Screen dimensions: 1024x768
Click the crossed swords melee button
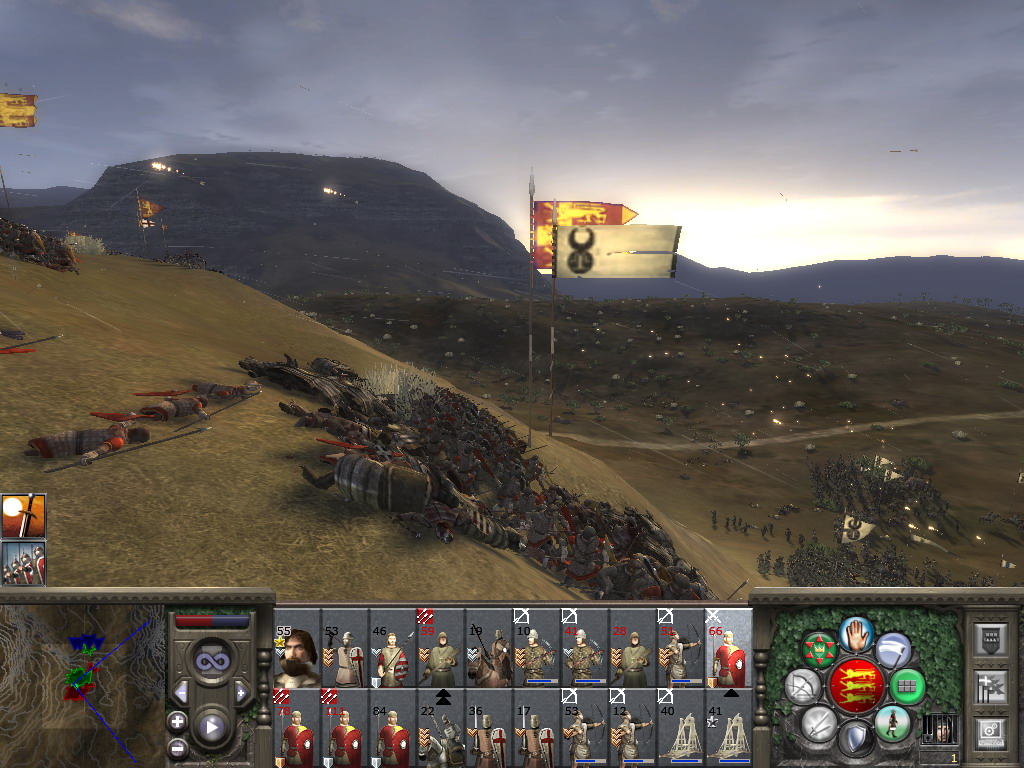tap(819, 723)
